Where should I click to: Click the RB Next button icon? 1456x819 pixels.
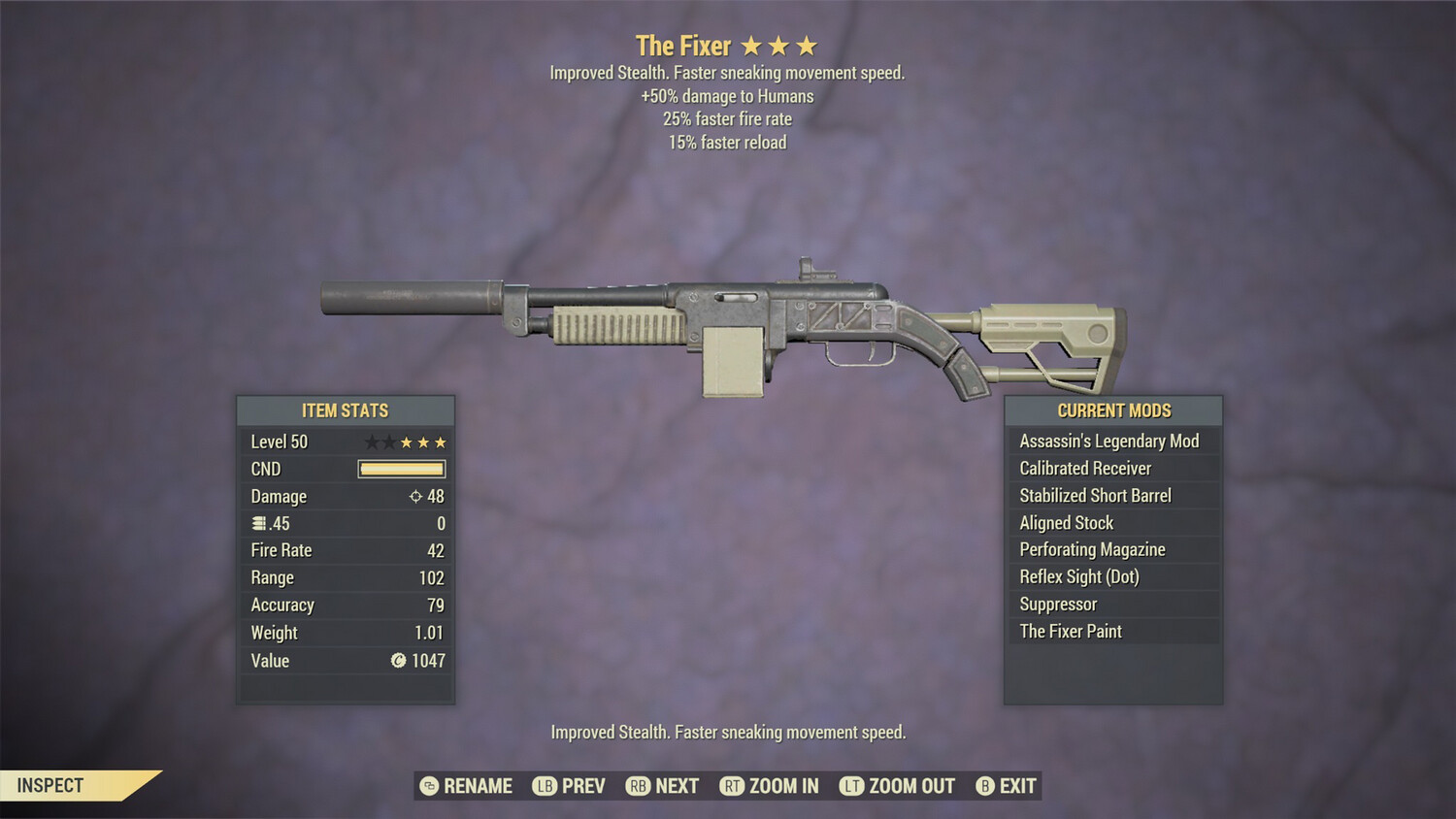point(639,786)
